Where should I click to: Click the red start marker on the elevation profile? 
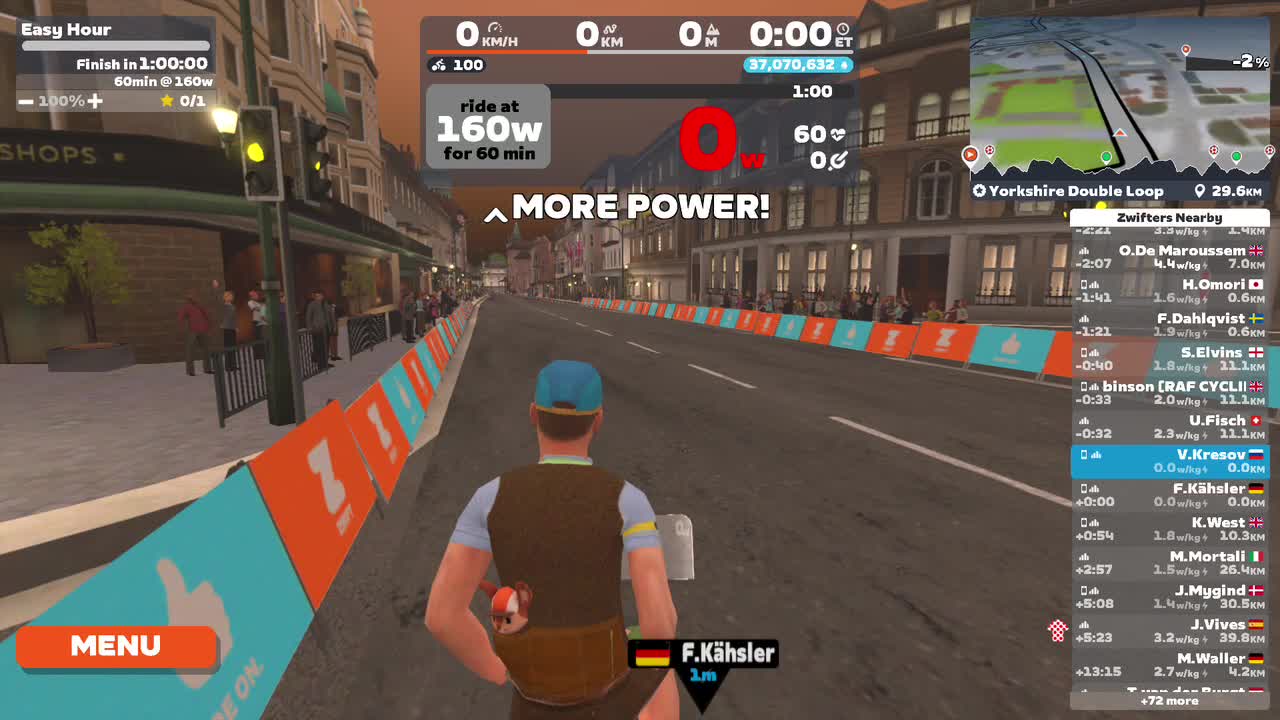[x=969, y=155]
